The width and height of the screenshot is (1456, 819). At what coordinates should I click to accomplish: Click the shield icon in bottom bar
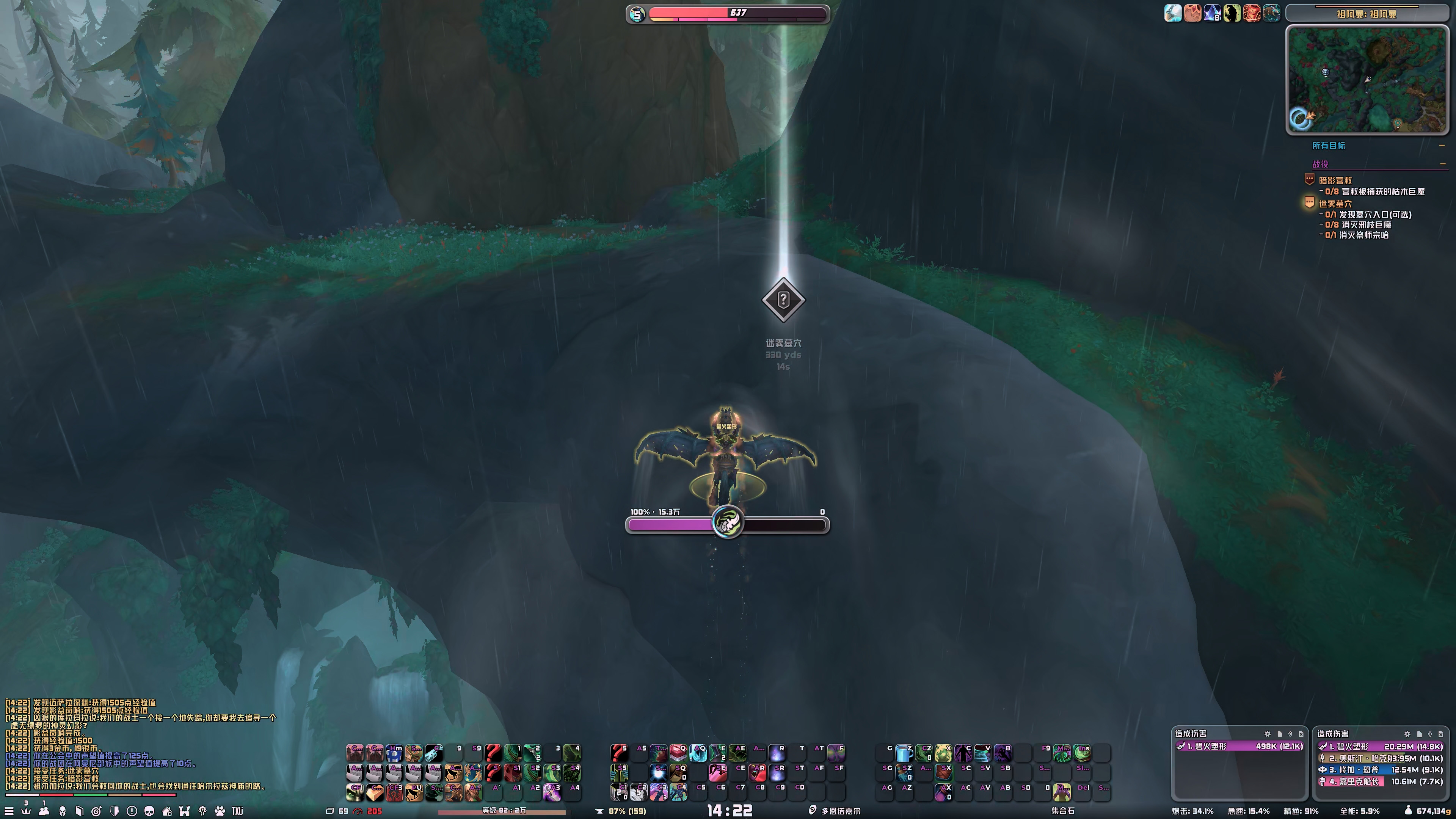click(114, 811)
